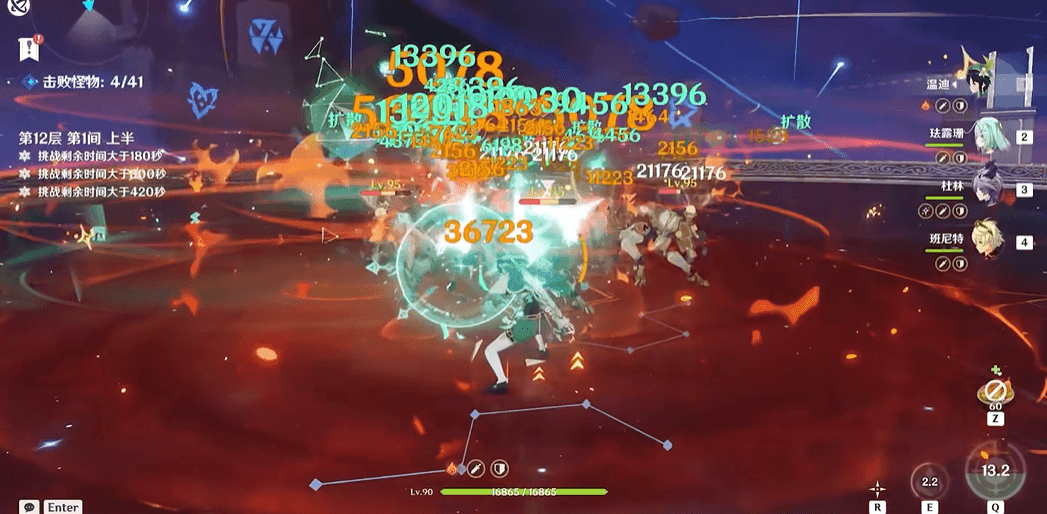Image resolution: width=1047 pixels, height=514 pixels.
Task: Click the 击败怪物 objective tracker
Action: click(85, 82)
